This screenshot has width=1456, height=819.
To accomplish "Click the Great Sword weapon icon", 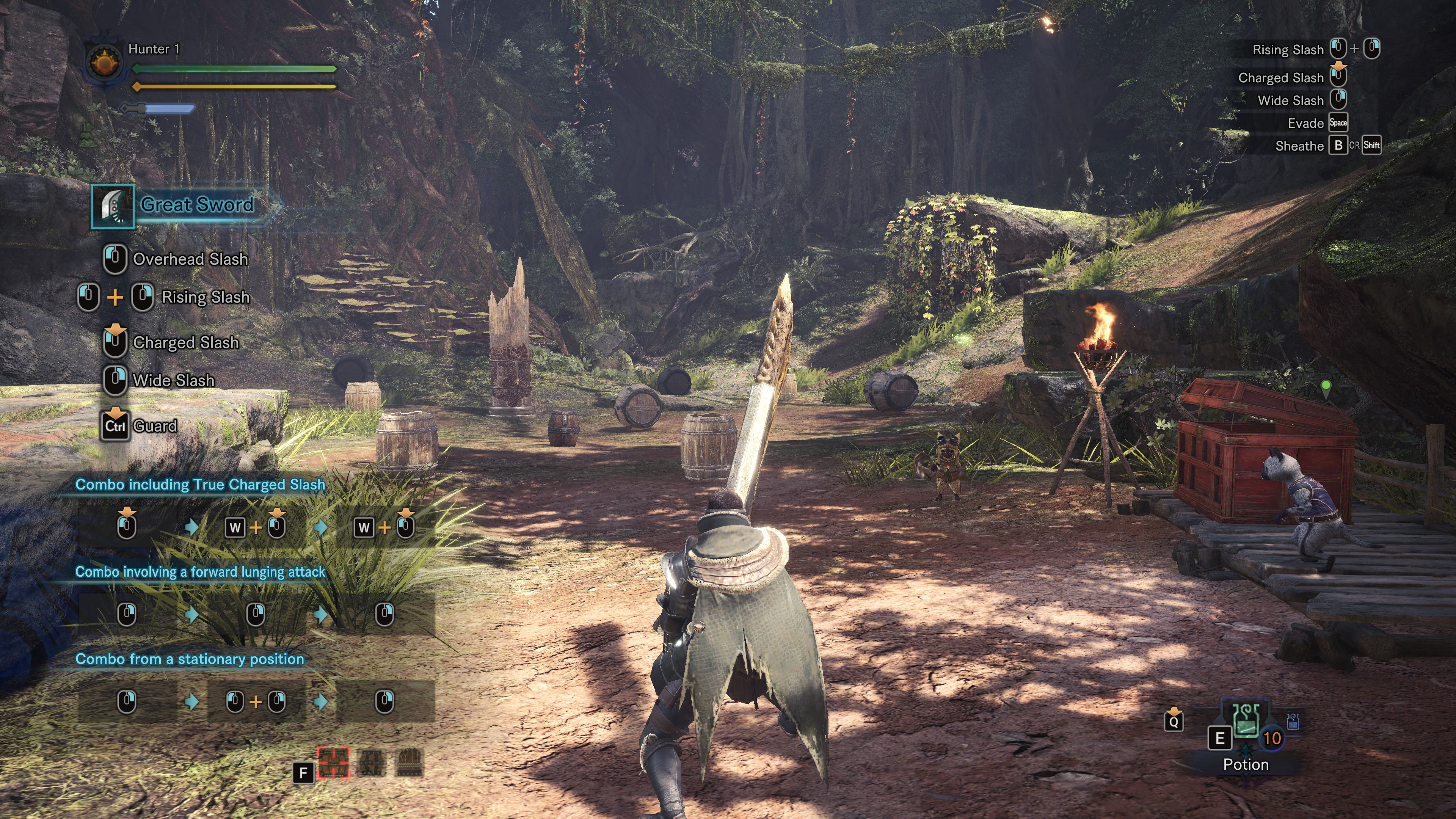I will (113, 206).
